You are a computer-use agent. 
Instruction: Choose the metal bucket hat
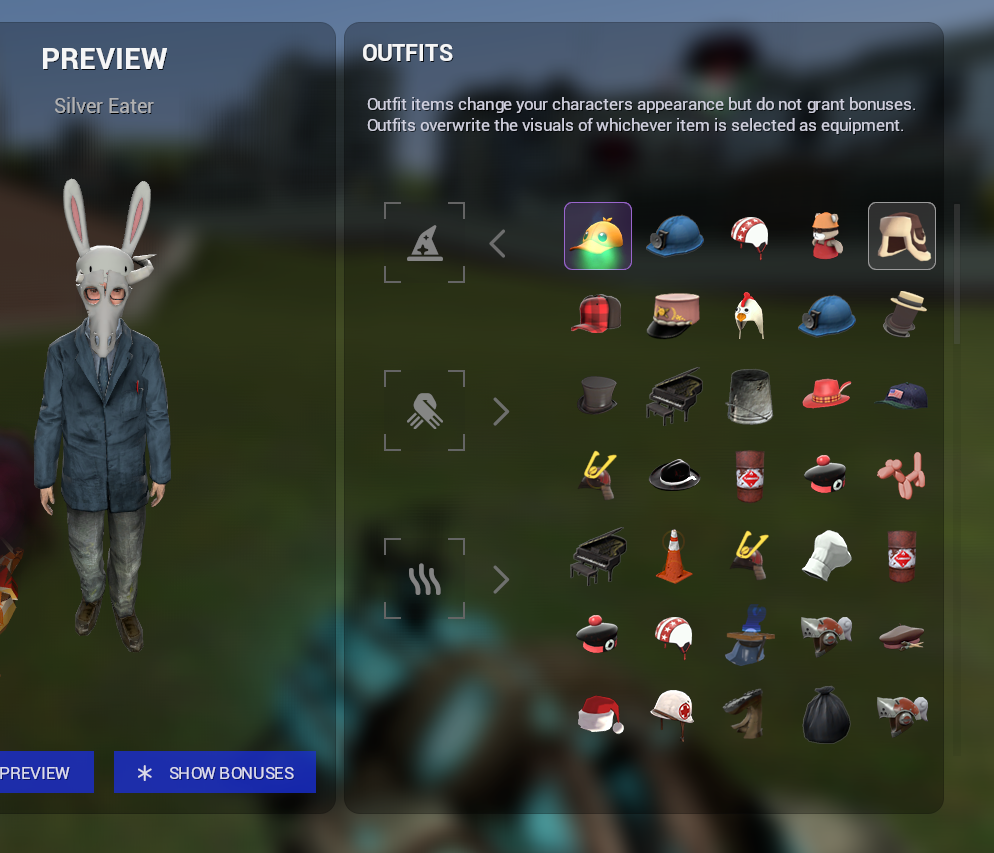(750, 396)
